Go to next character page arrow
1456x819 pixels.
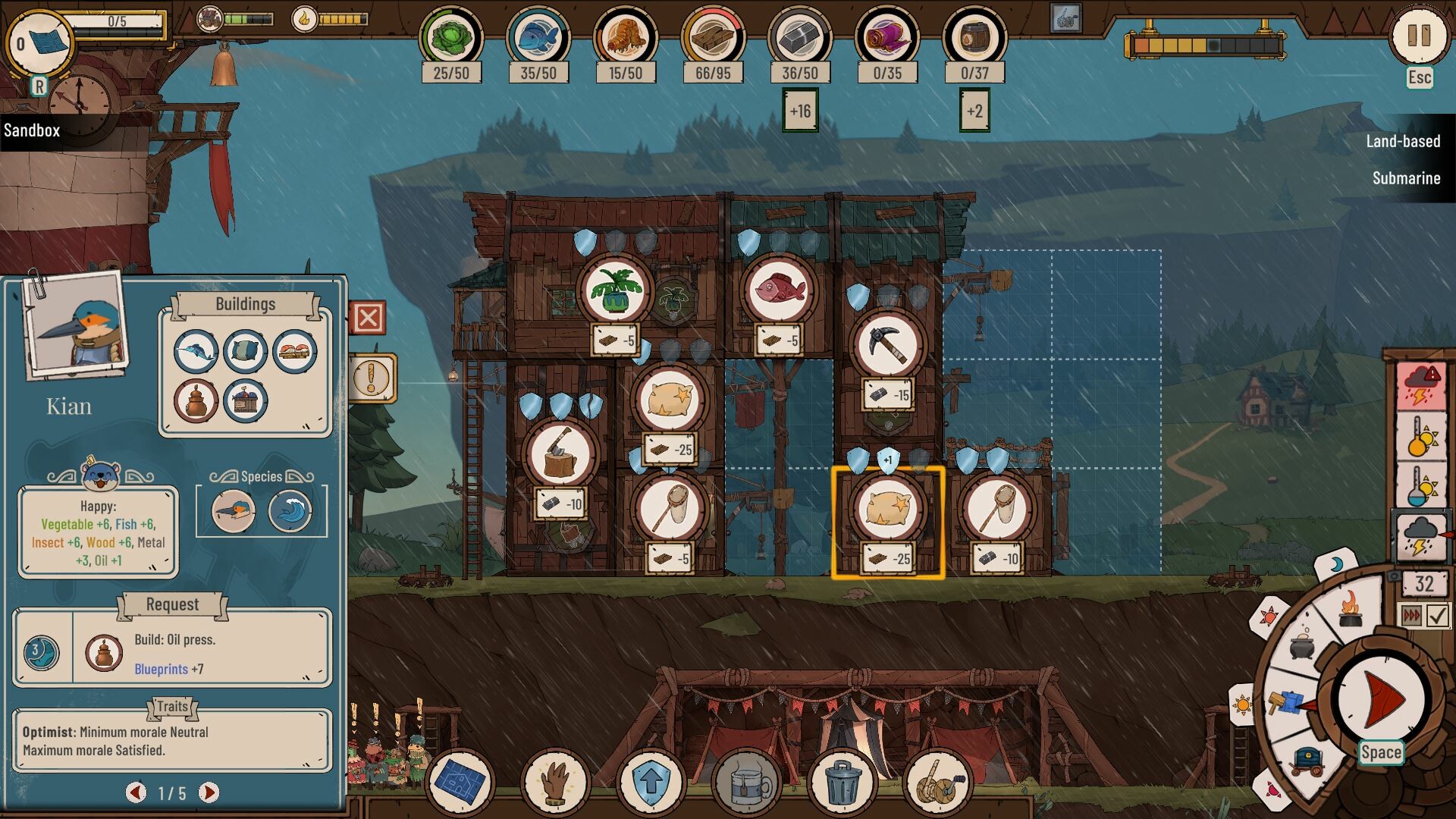209,792
